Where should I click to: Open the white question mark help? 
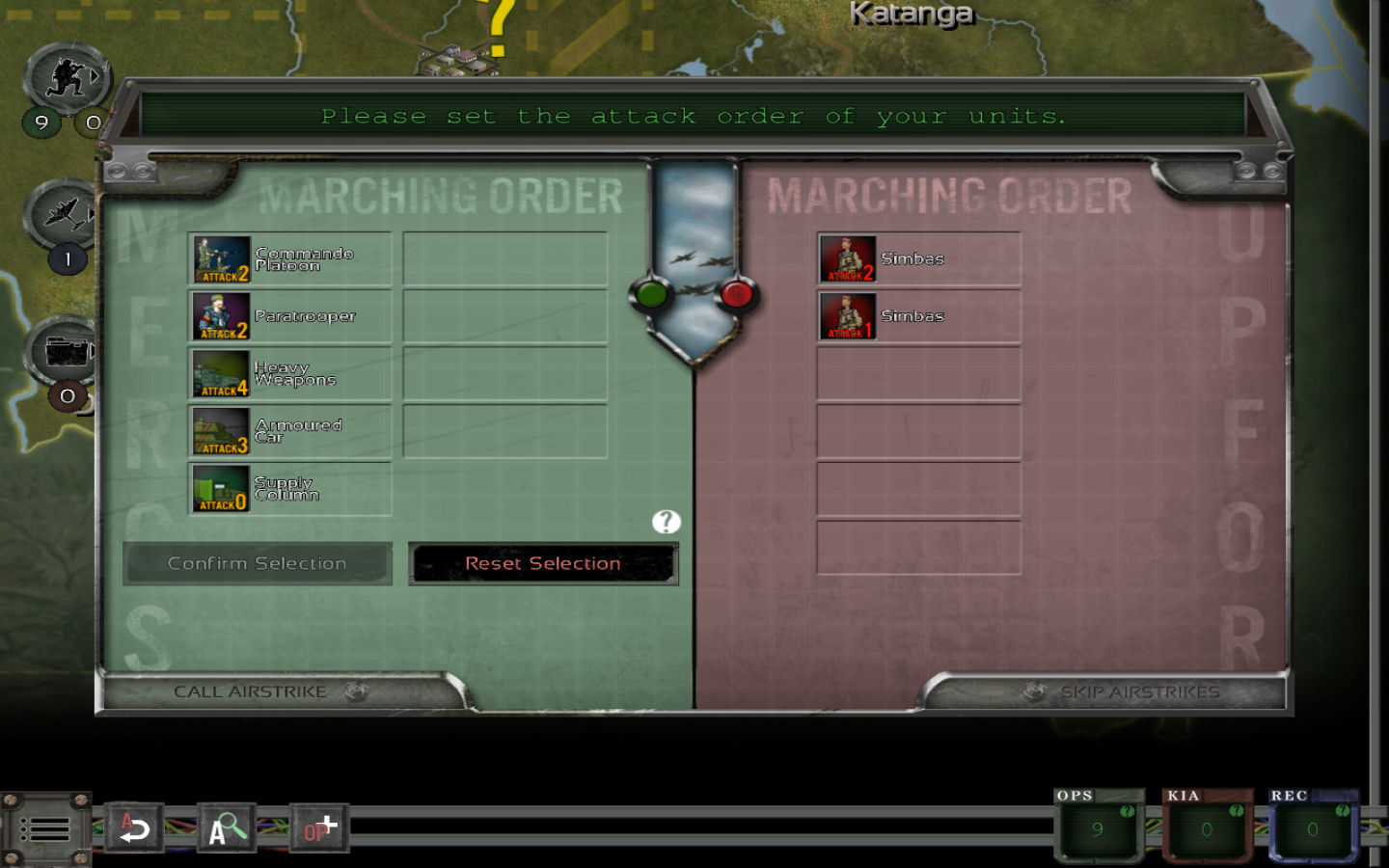point(666,522)
